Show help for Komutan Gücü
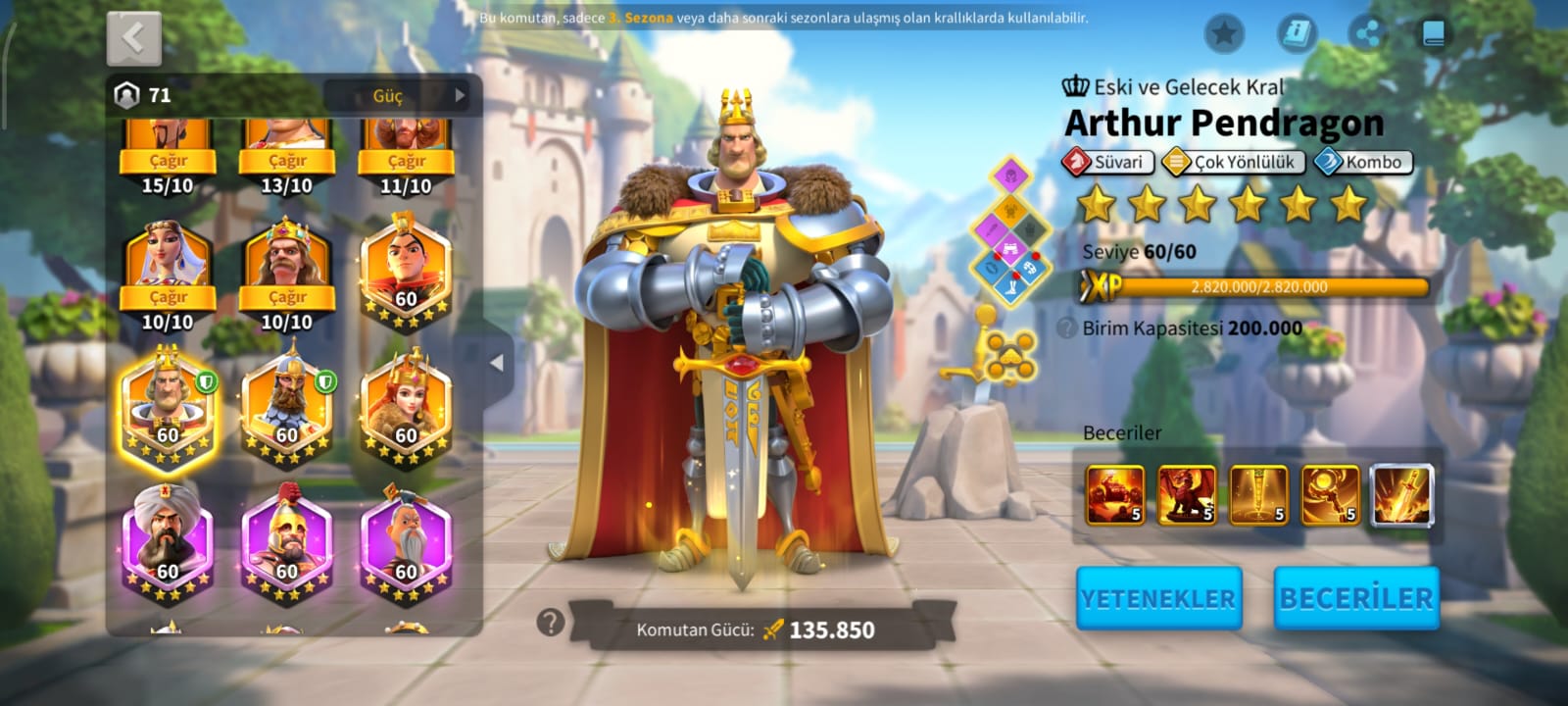 [x=551, y=622]
